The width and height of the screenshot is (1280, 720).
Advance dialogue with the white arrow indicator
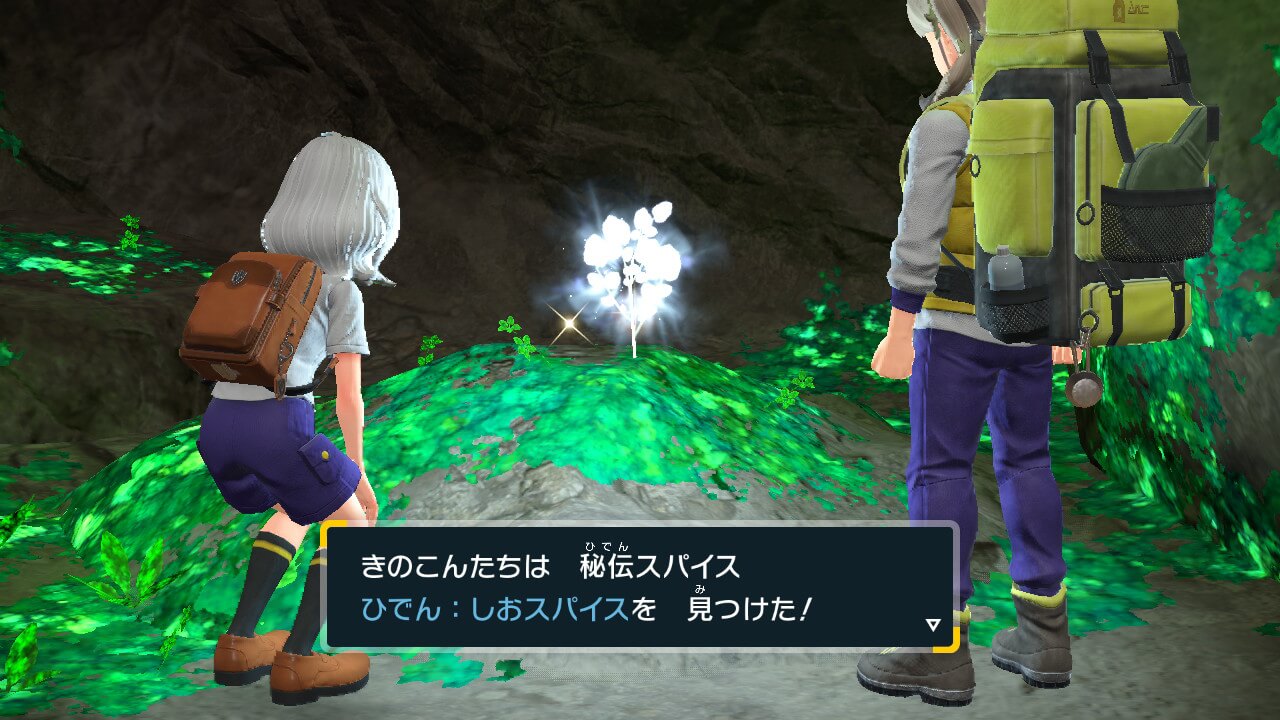(x=933, y=625)
